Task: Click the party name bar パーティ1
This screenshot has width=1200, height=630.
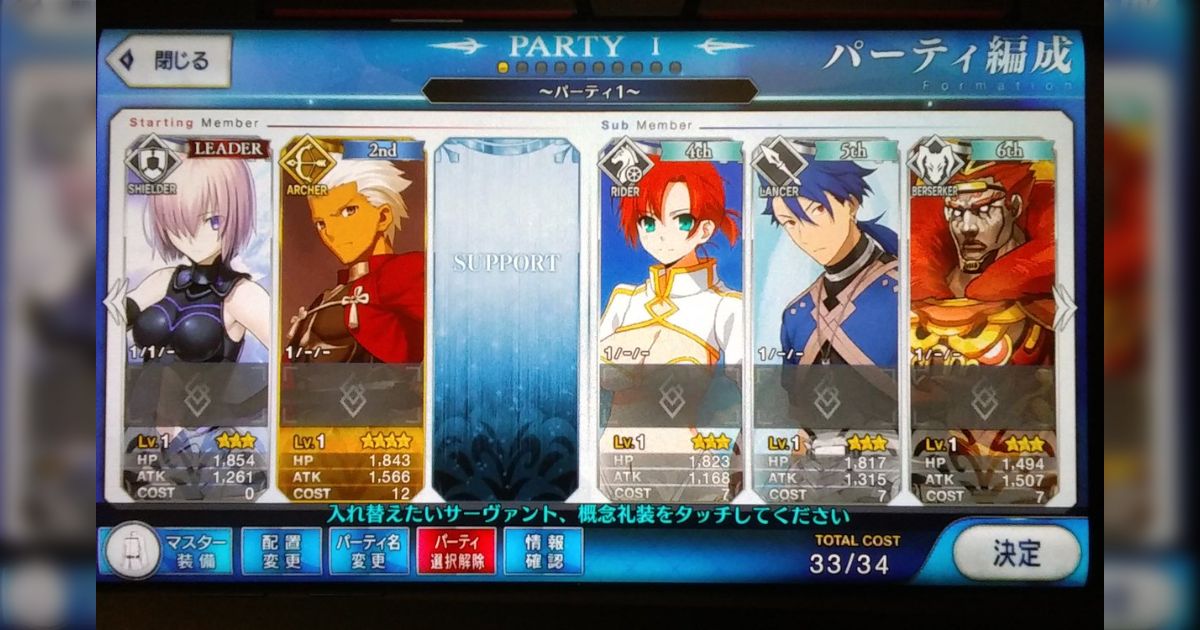Action: [x=589, y=92]
